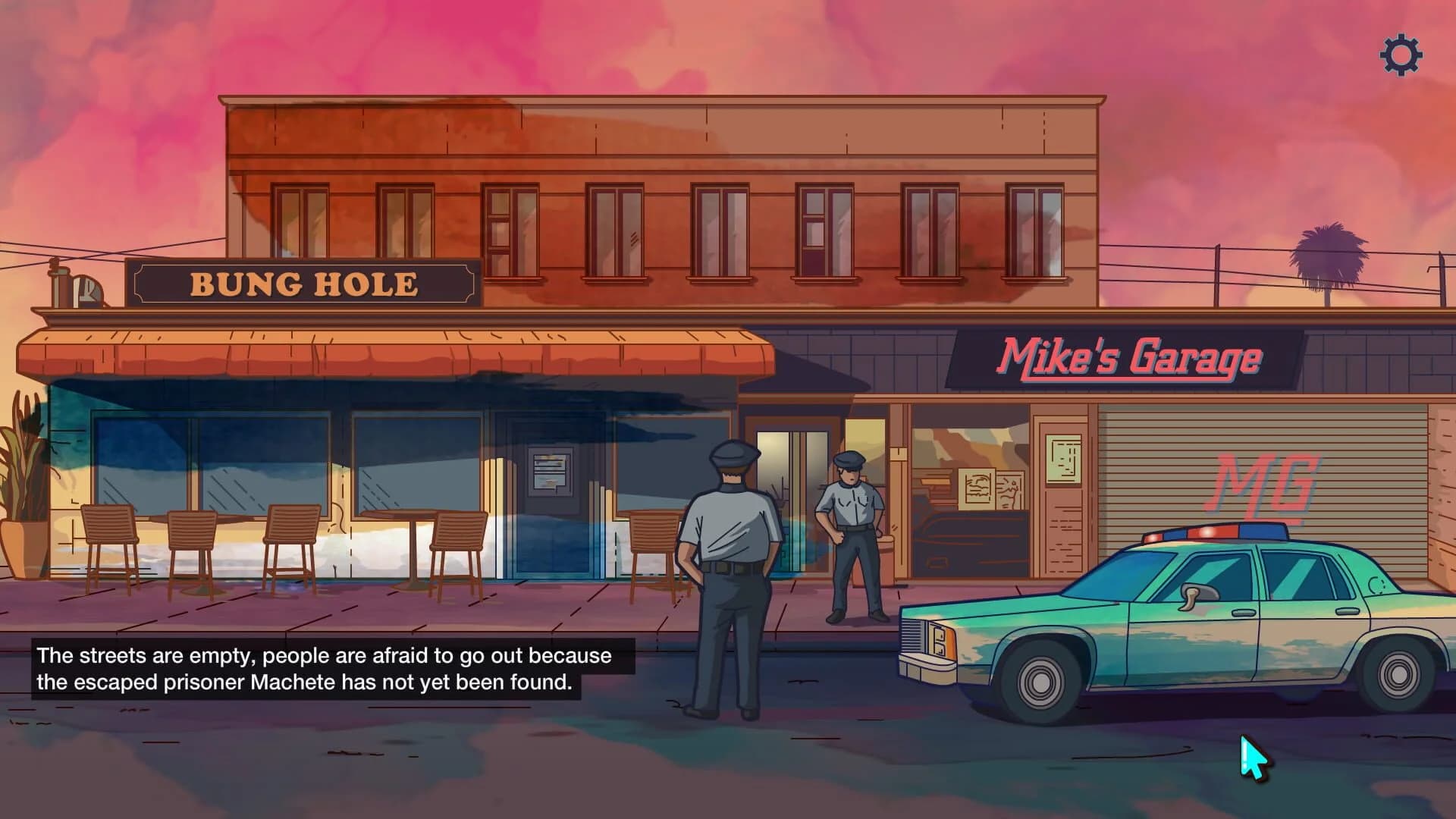Viewport: 1456px width, 819px height.
Task: Open the settings gear menu
Action: pos(1399,55)
